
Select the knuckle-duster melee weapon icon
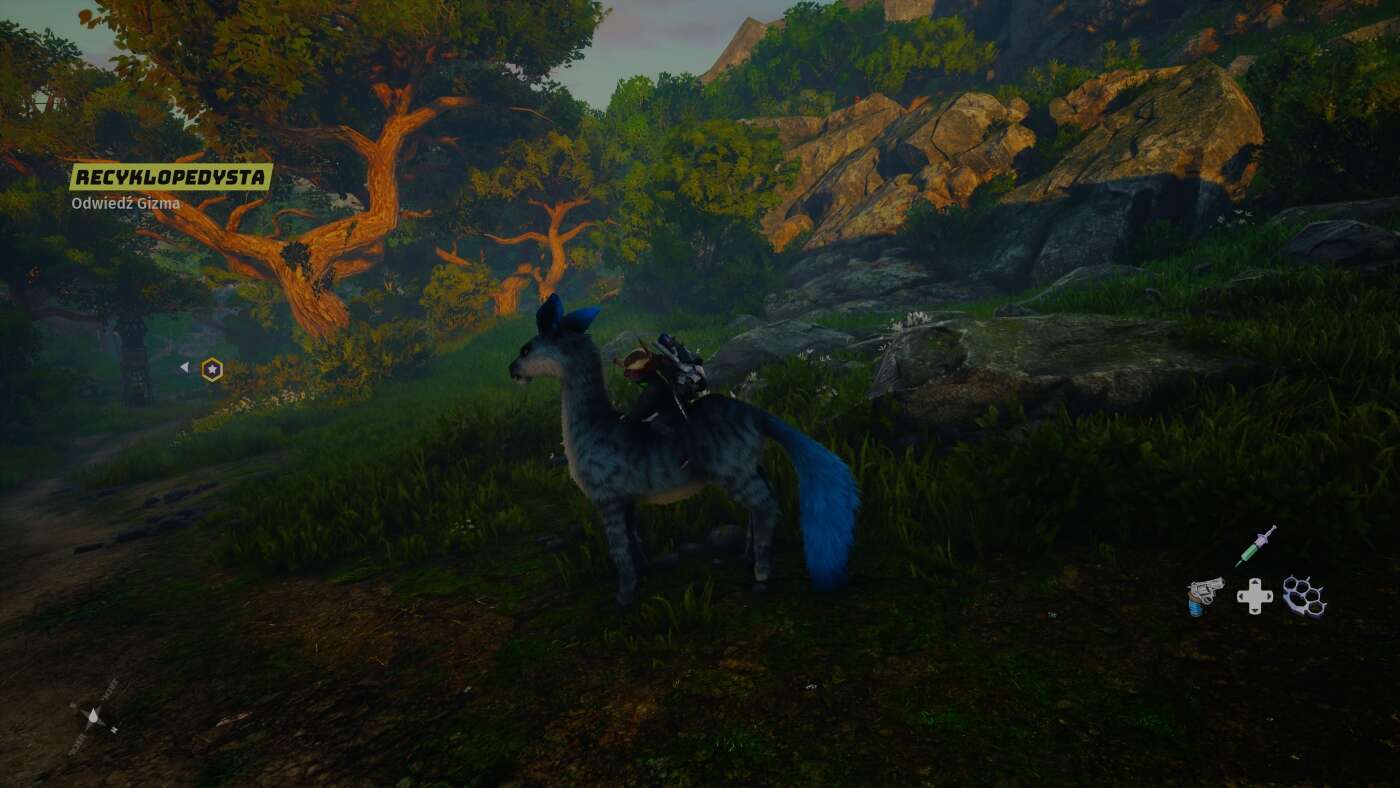[1305, 597]
